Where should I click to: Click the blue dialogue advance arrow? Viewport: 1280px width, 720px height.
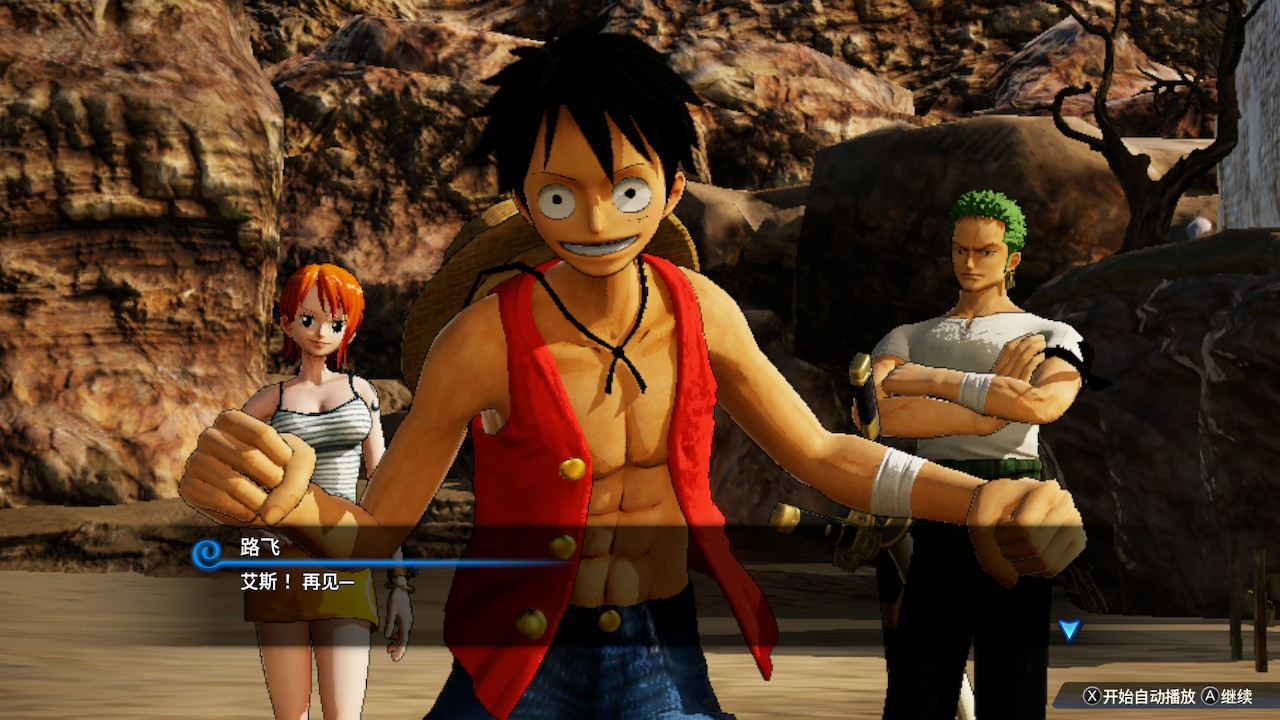(1069, 629)
